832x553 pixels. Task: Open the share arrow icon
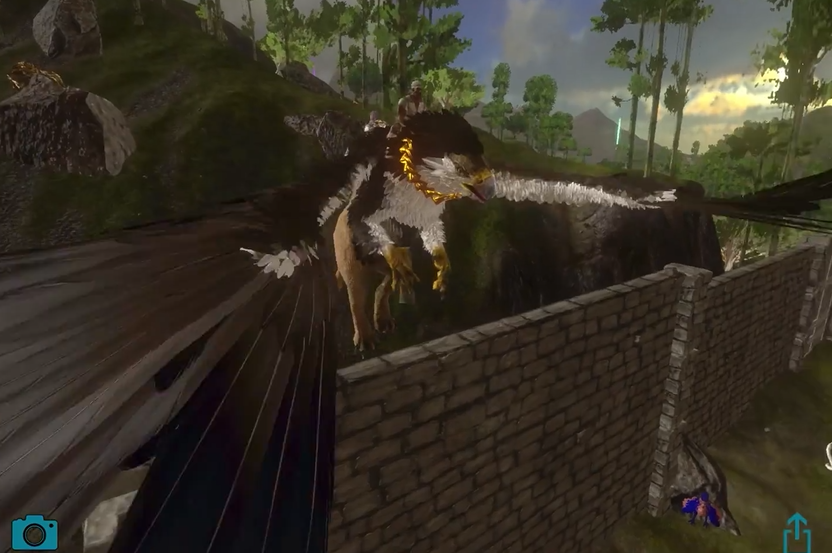[x=797, y=533]
